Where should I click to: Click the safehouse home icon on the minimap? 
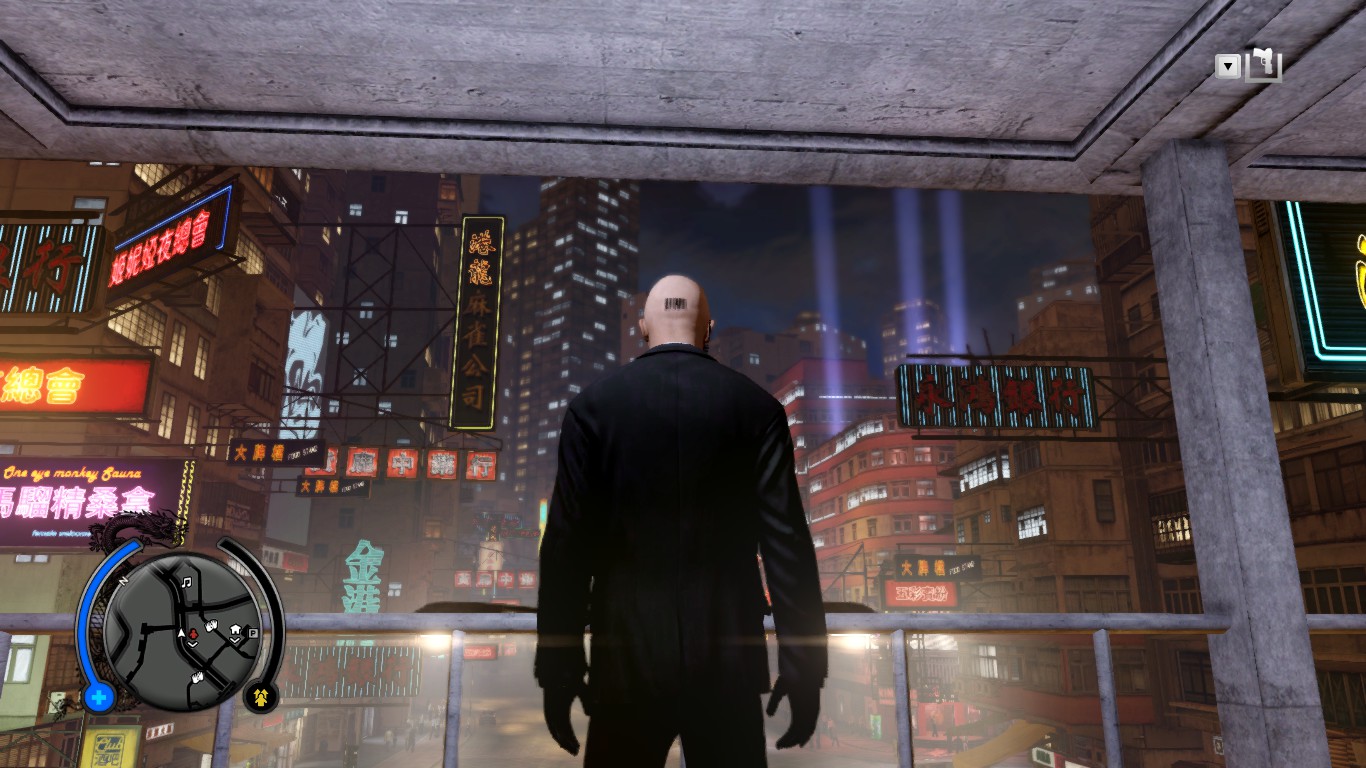pos(234,628)
